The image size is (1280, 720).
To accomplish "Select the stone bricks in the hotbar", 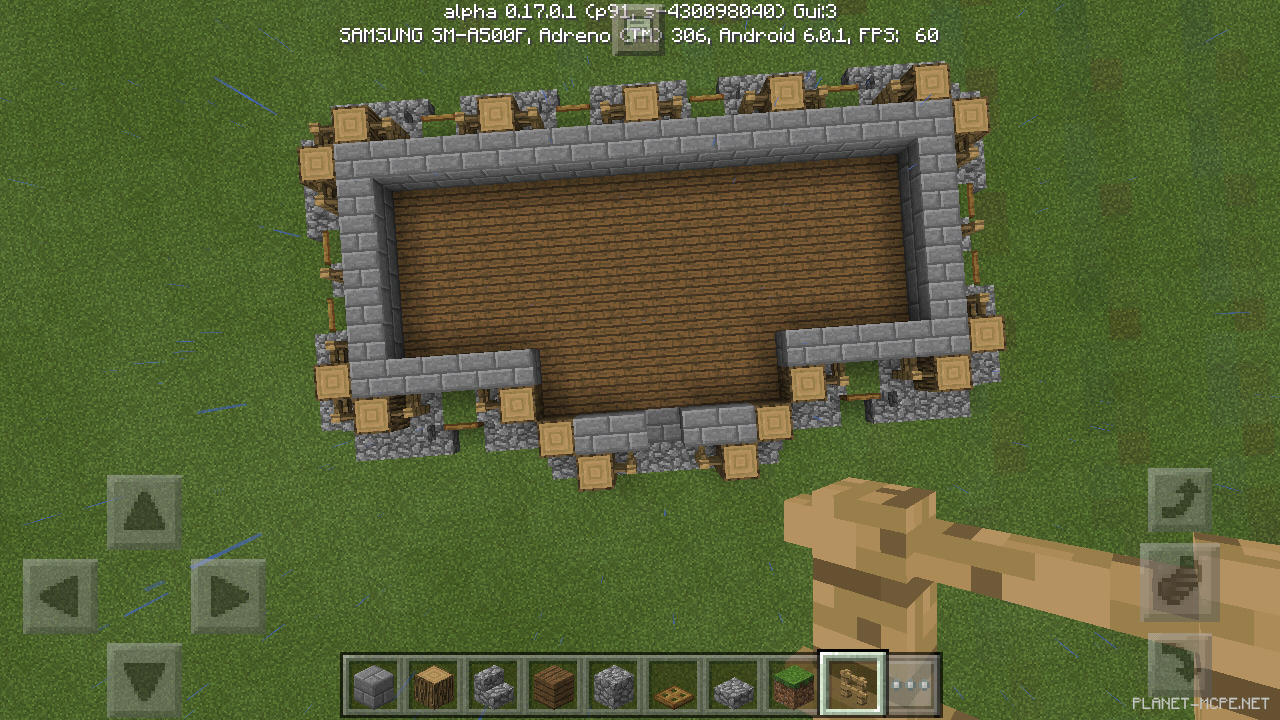I will (374, 682).
